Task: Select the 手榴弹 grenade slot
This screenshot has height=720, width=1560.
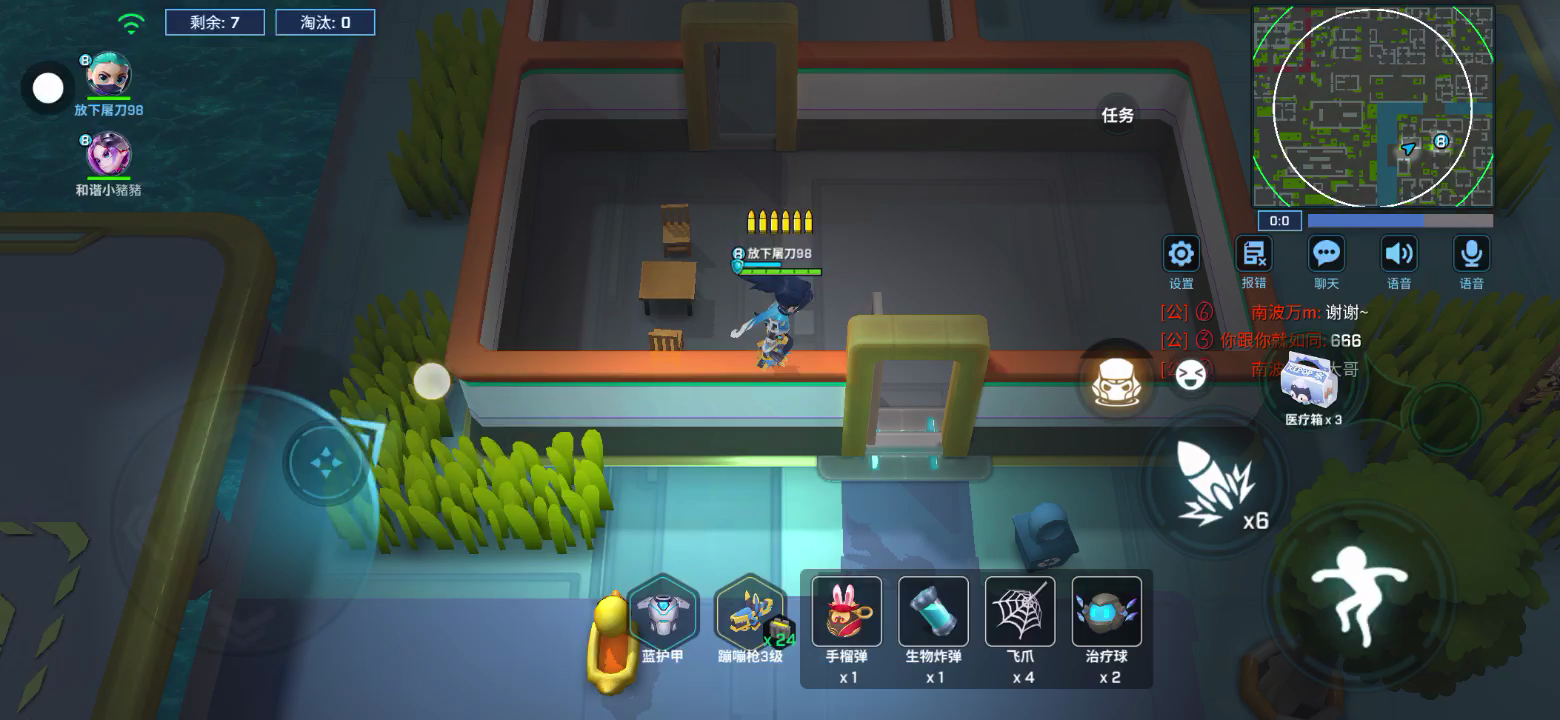Action: pos(847,611)
